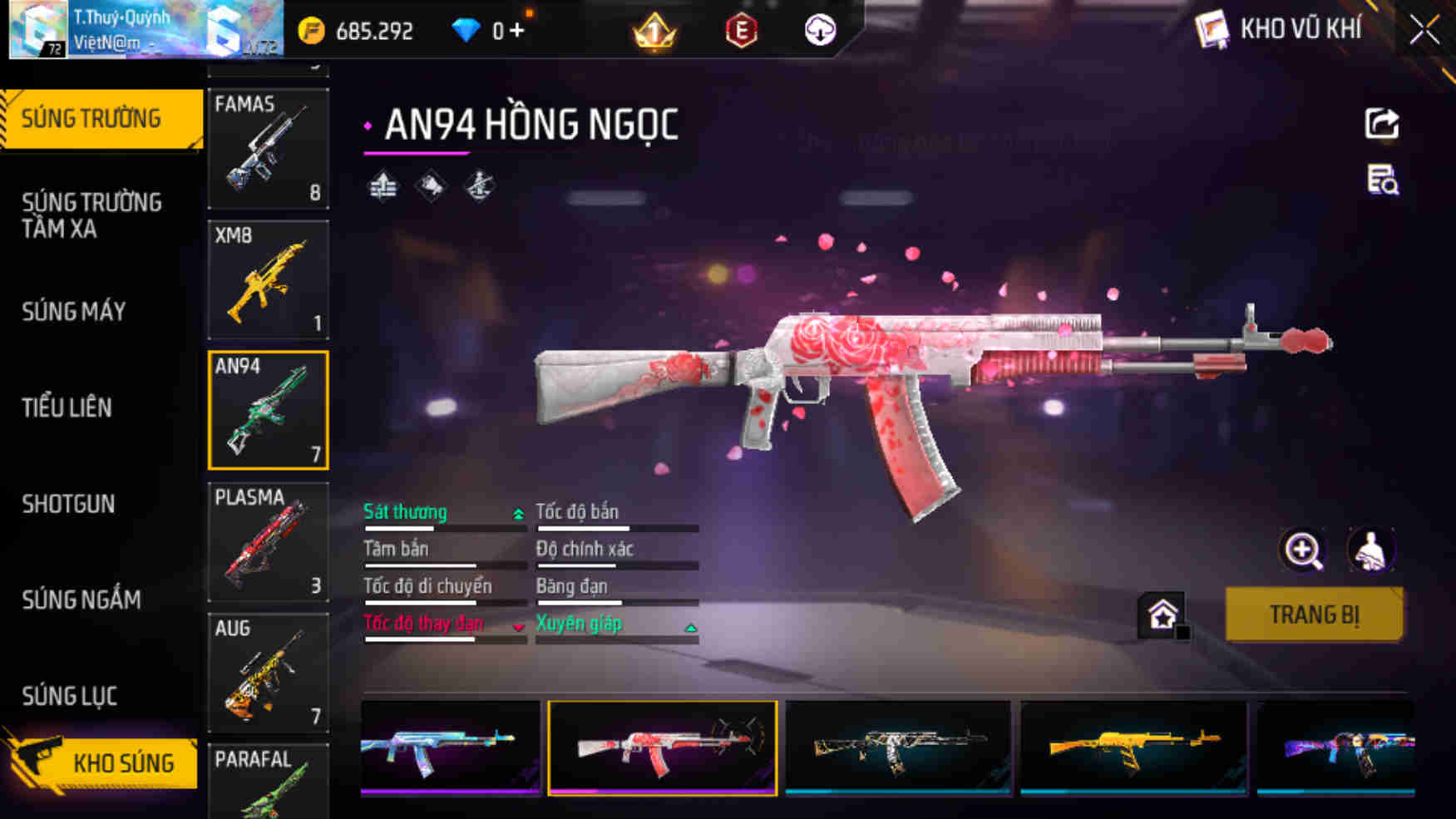Select the FAMAS weapon tile
The image size is (1456, 819).
click(268, 148)
